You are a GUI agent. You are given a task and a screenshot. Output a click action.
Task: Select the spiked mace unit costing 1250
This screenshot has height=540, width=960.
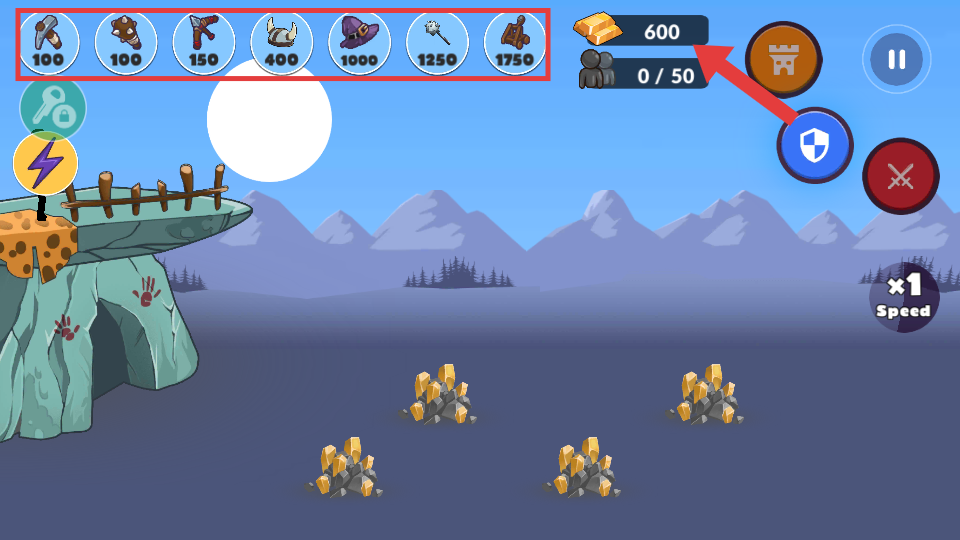click(437, 42)
